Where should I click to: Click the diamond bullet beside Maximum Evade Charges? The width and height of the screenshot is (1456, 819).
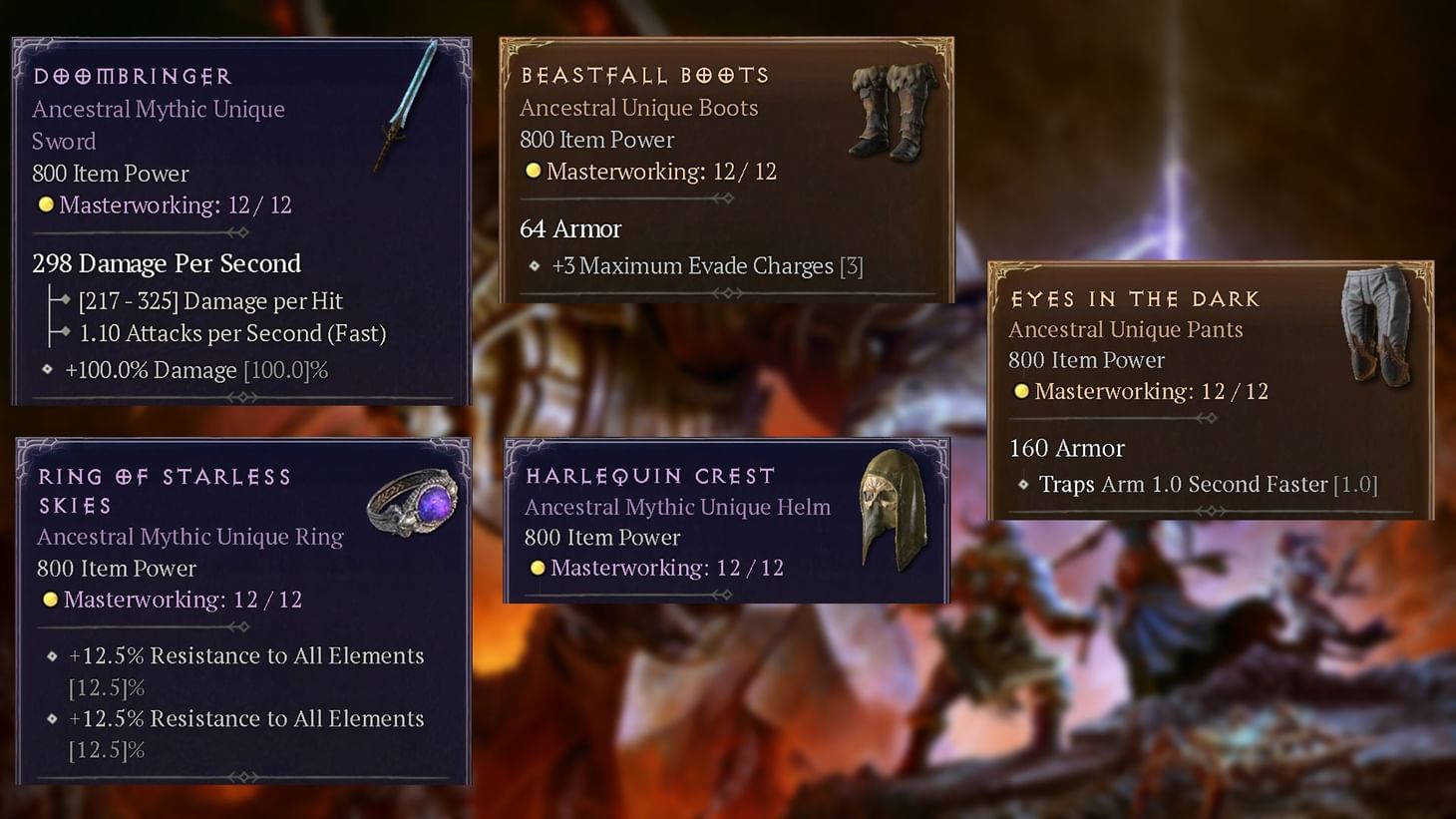pyautogui.click(x=535, y=266)
